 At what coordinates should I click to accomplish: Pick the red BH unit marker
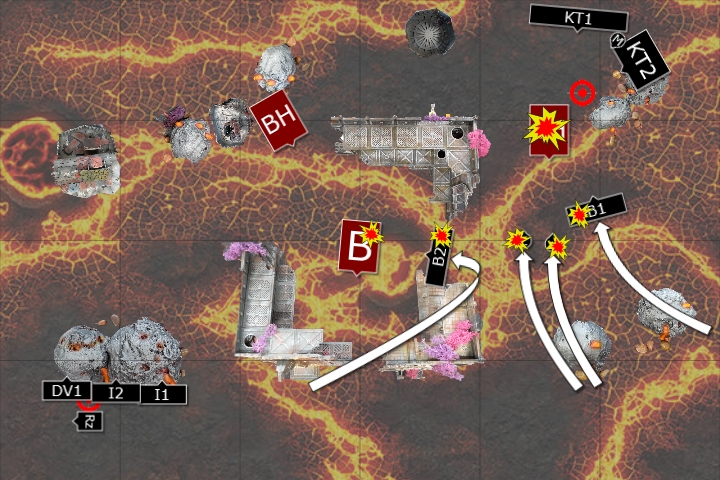pos(275,122)
